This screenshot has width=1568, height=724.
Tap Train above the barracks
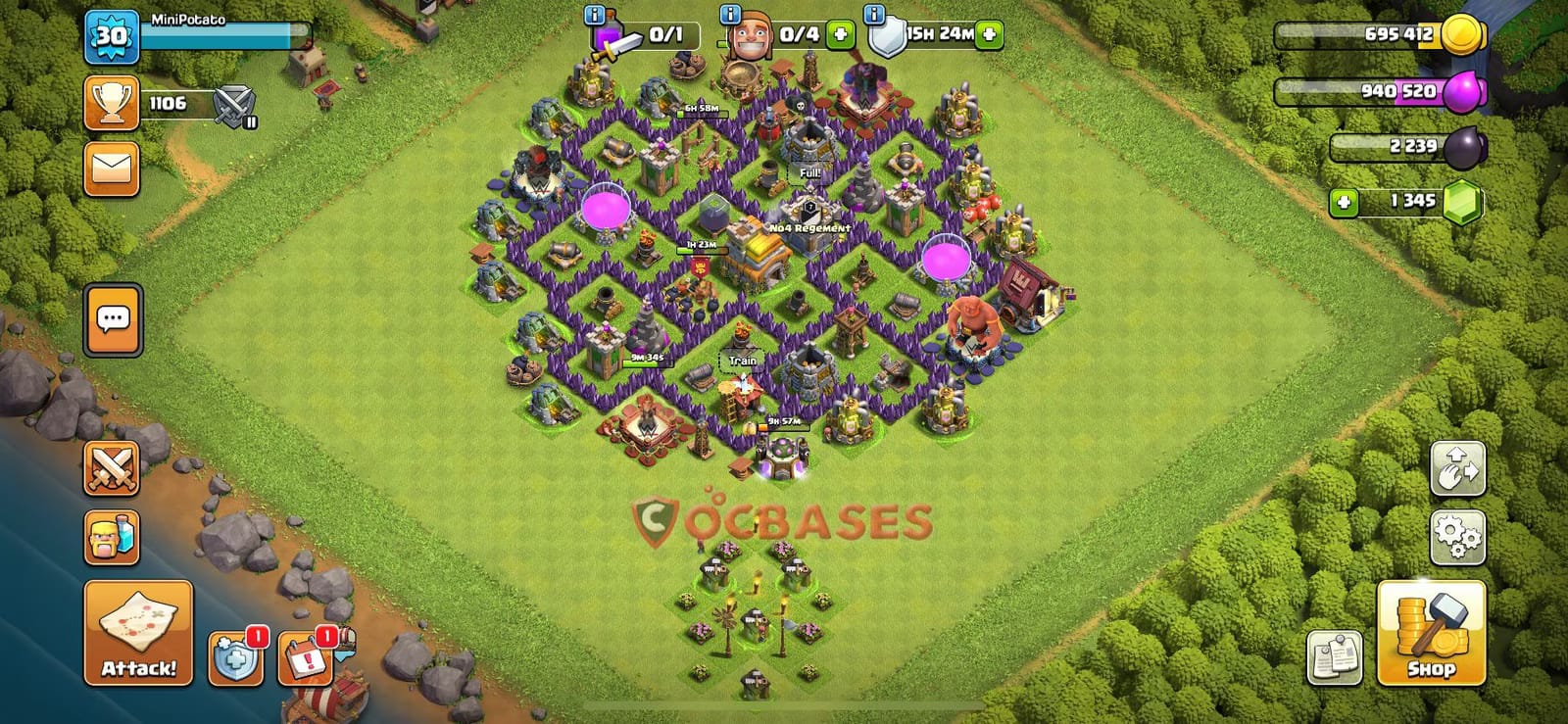tap(745, 360)
